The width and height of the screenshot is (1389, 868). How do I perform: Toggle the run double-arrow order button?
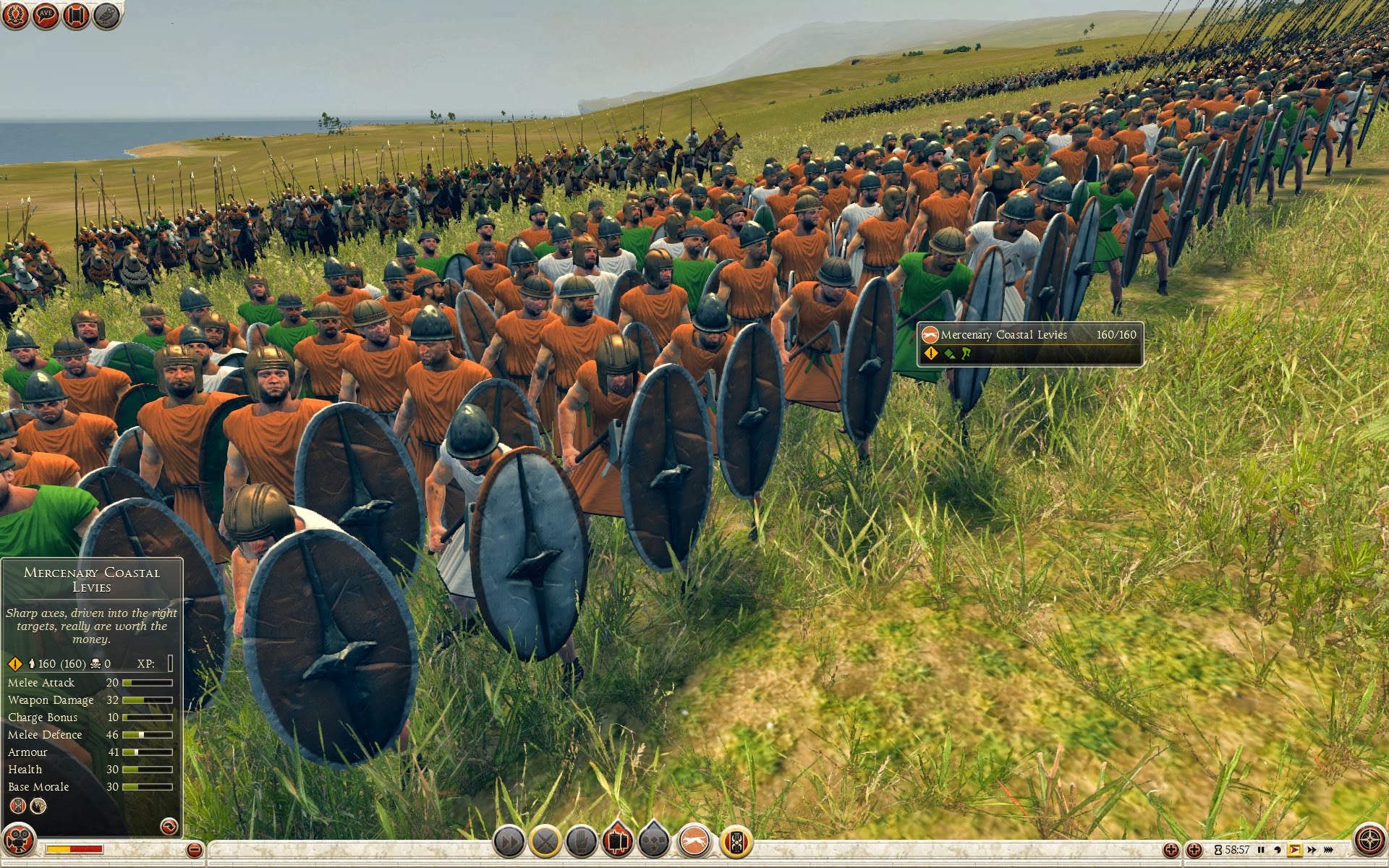(509, 842)
